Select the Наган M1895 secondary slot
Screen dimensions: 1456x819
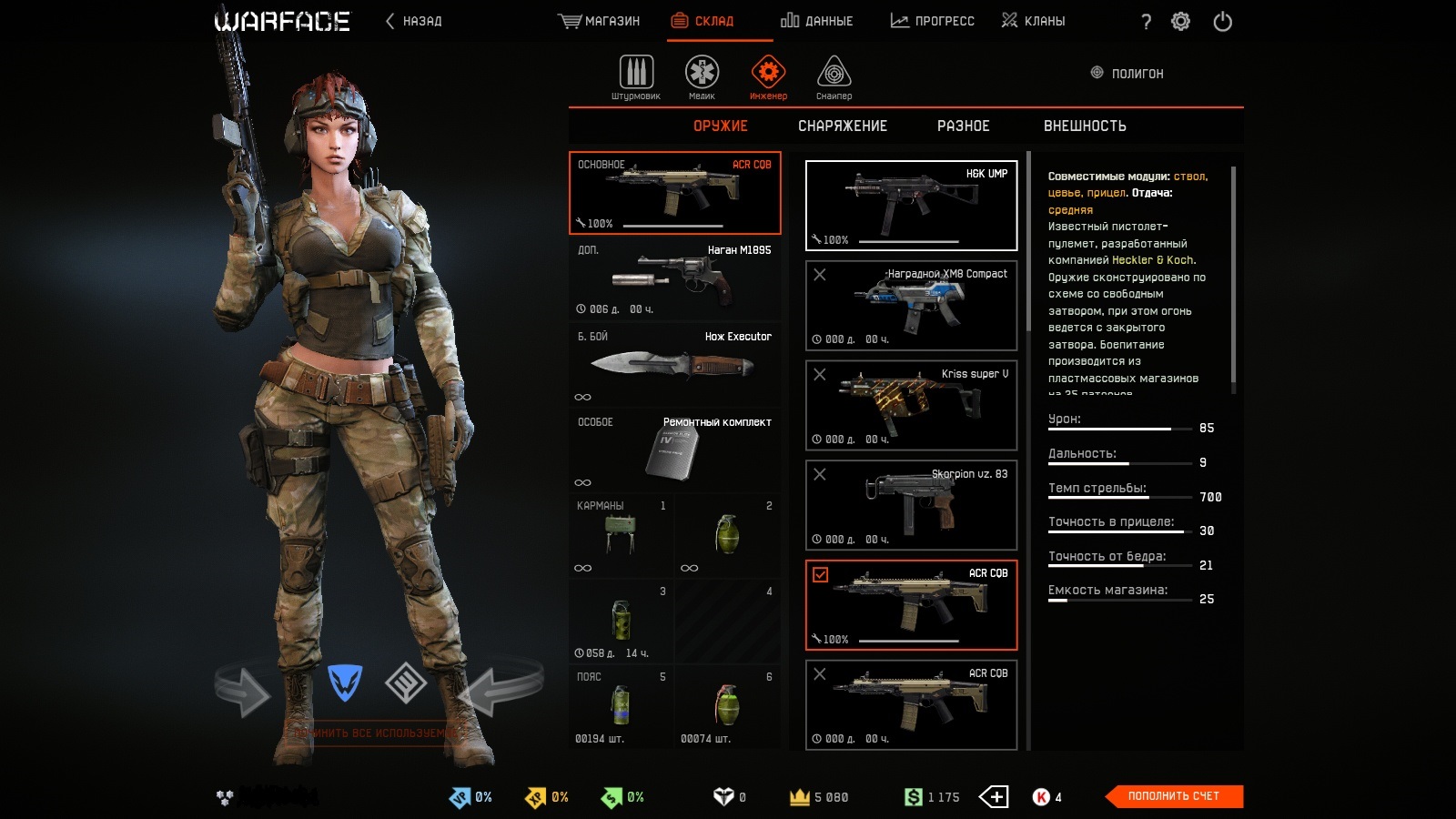(x=674, y=278)
